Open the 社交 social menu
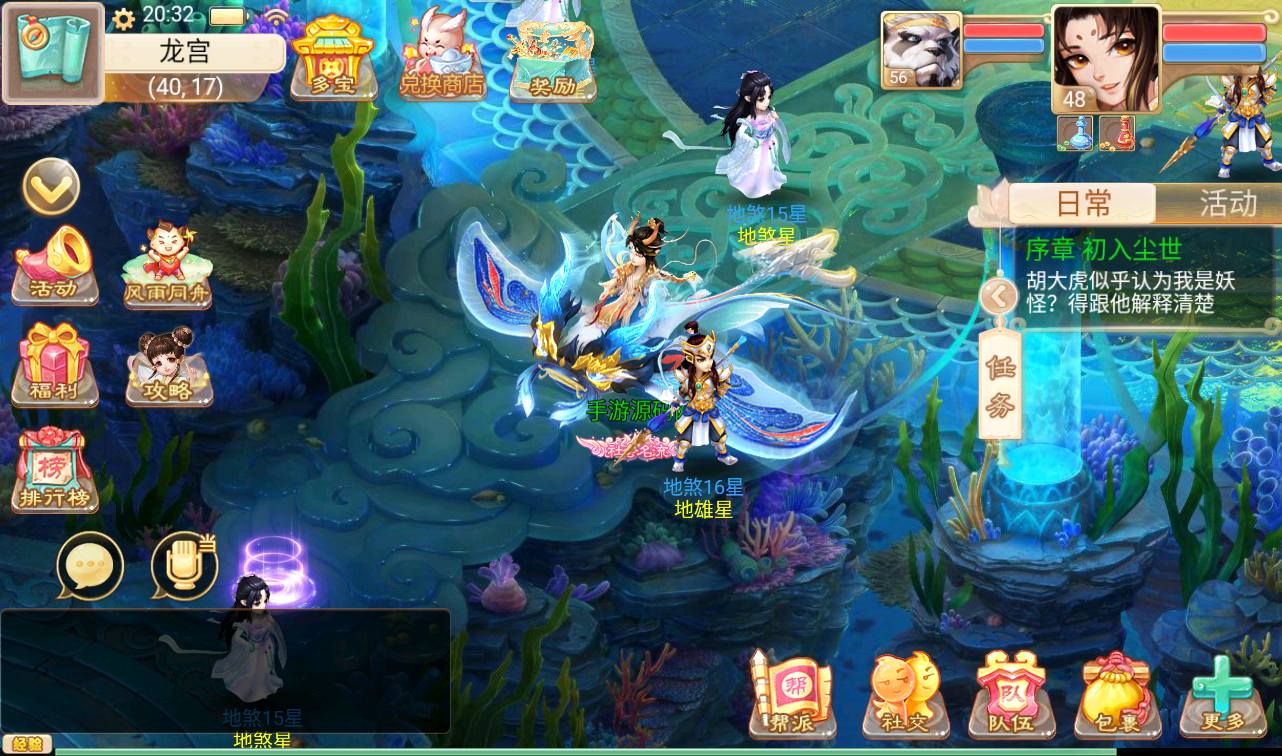Image resolution: width=1282 pixels, height=756 pixels. (x=903, y=692)
